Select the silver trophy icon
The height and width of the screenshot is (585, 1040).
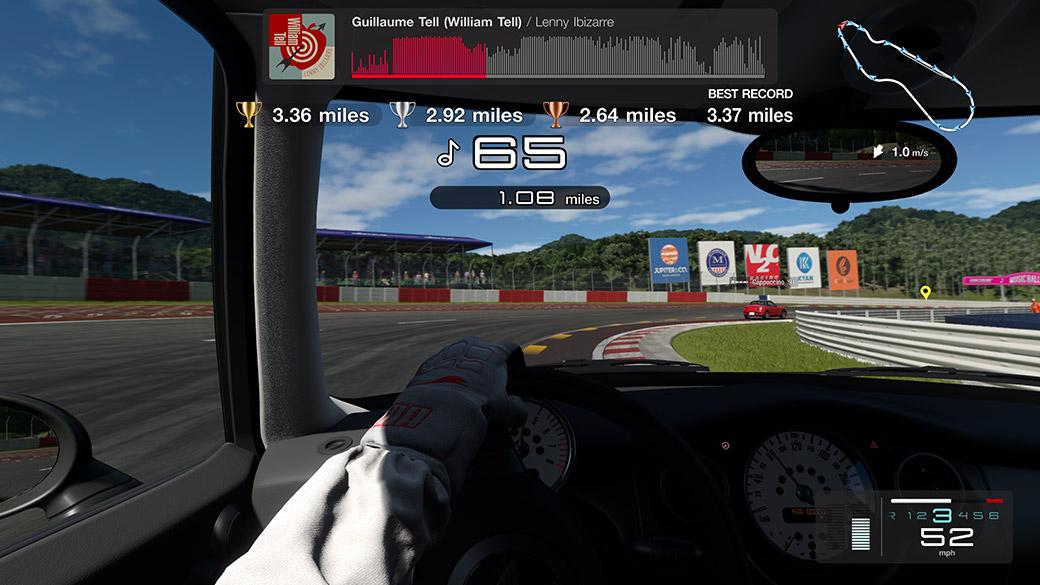(402, 114)
